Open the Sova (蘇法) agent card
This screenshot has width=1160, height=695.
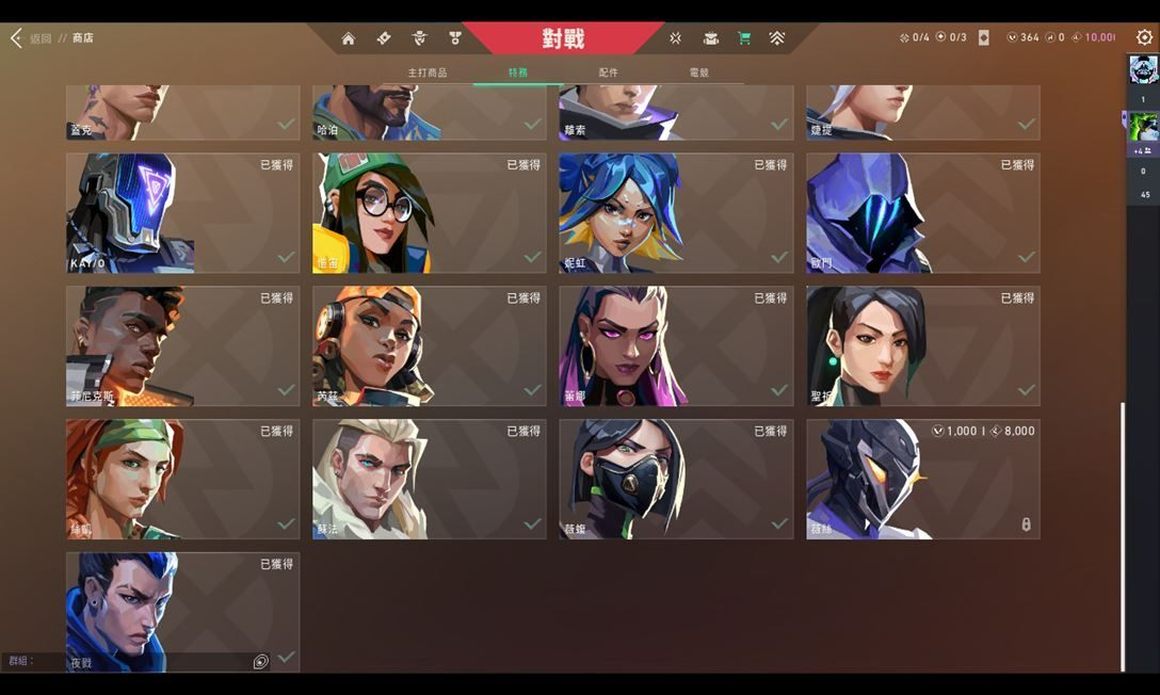pyautogui.click(x=429, y=479)
